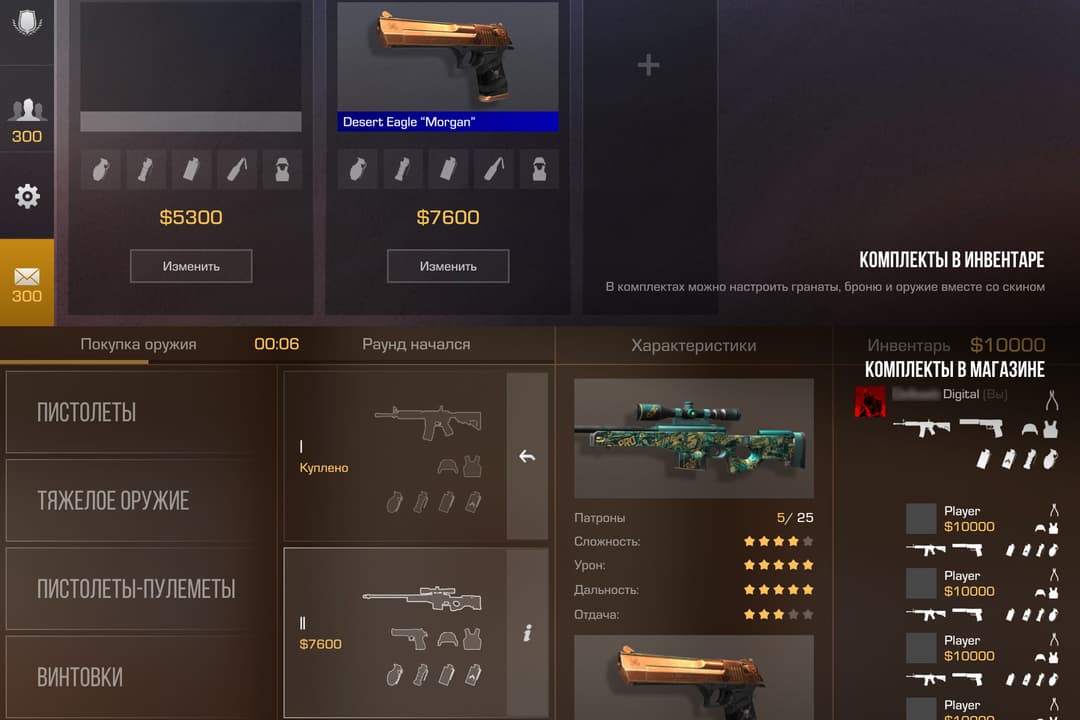Add a new kit with the plus button
Screen dimensions: 1080x720
click(x=649, y=66)
